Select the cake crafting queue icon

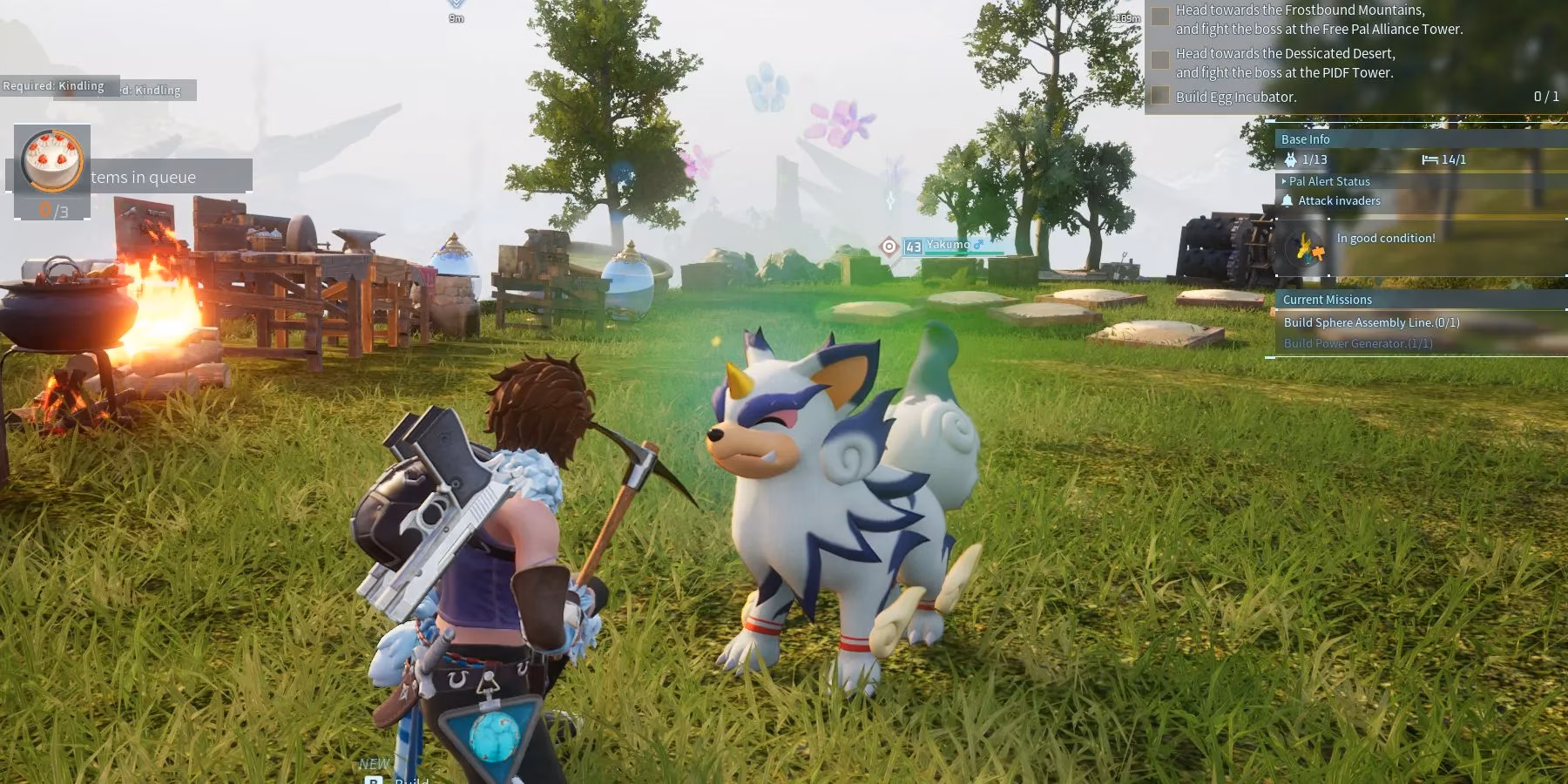tap(52, 160)
